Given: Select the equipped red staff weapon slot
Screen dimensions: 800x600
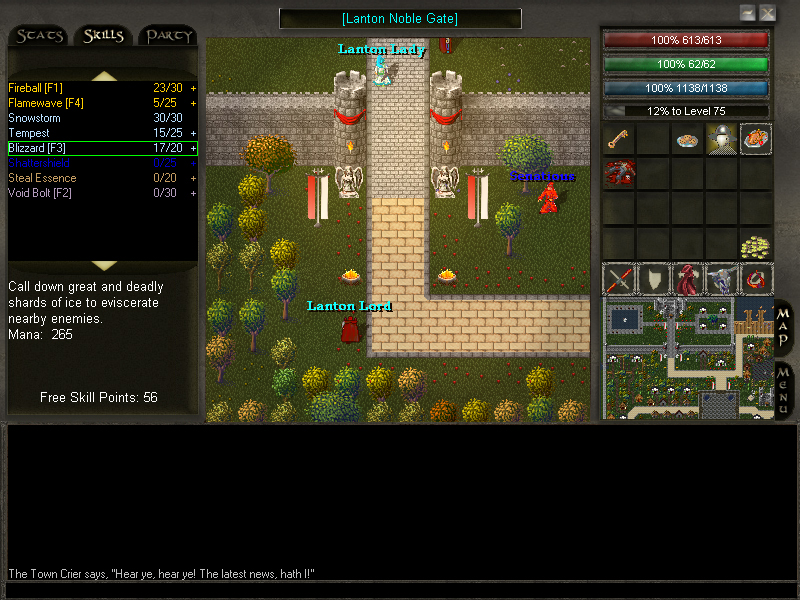Looking at the screenshot, I should (619, 279).
